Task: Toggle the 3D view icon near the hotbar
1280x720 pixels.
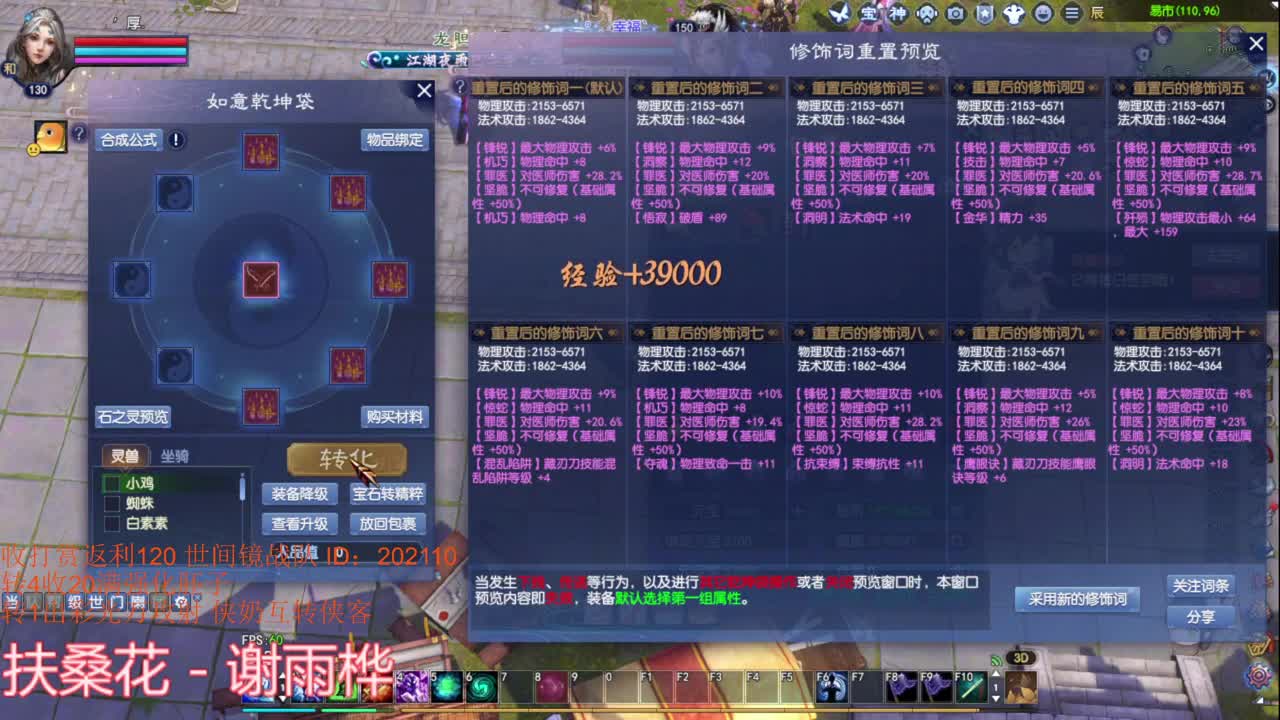Action: pyautogui.click(x=1022, y=659)
